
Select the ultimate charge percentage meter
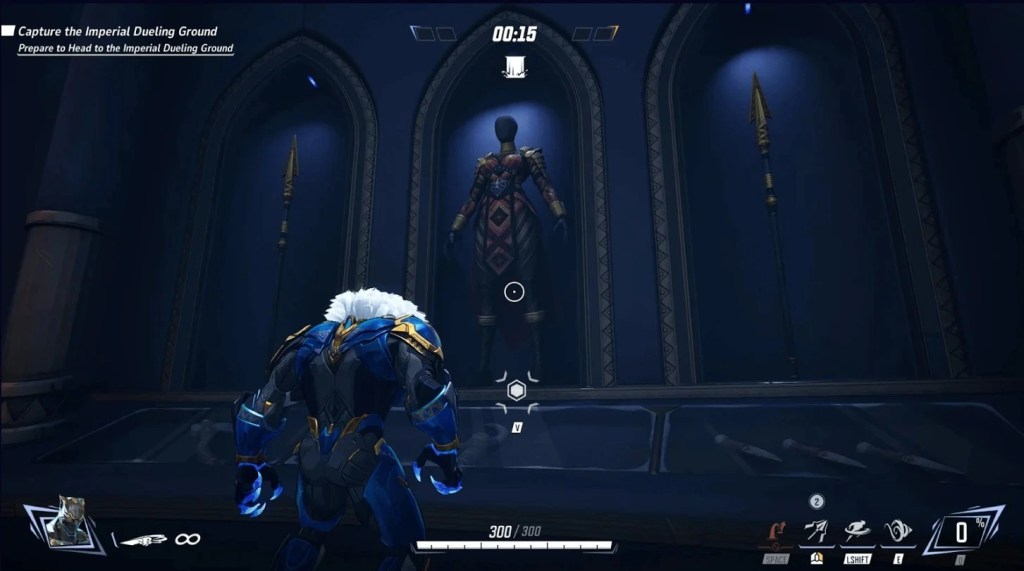click(x=960, y=530)
